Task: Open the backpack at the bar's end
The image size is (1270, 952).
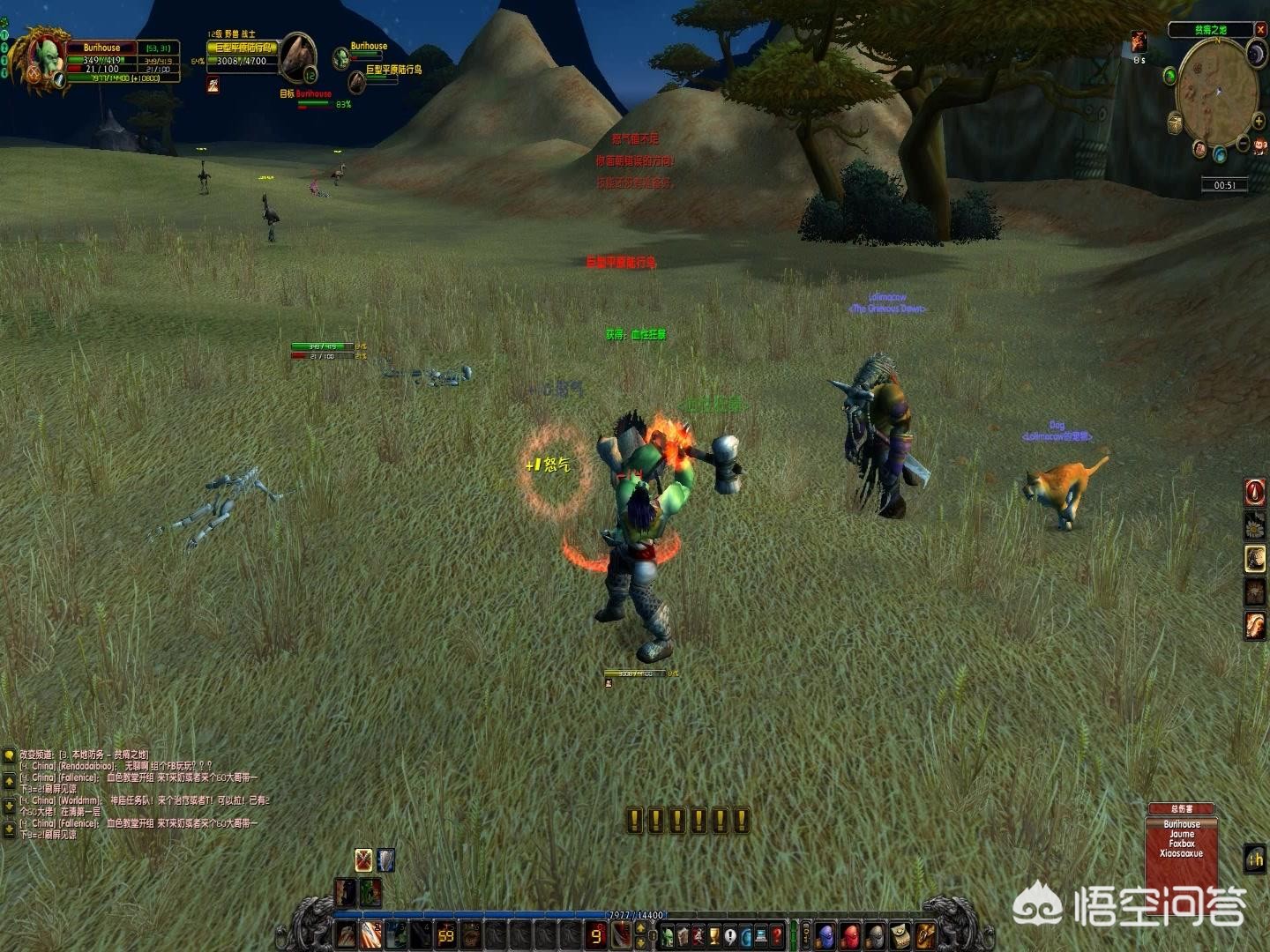Action: 925,934
